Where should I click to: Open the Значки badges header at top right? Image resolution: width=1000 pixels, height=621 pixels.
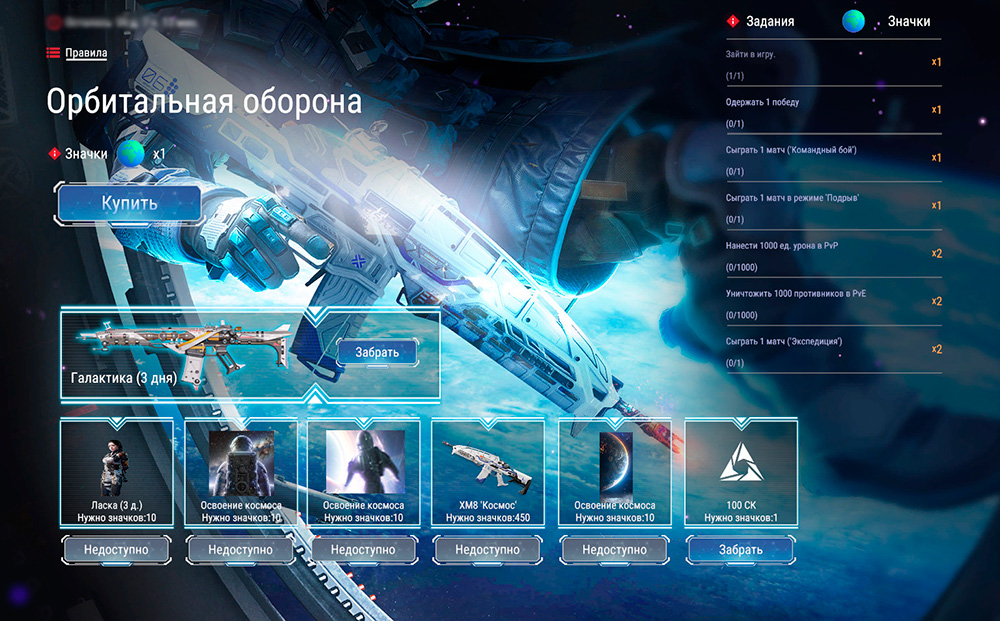(x=908, y=21)
